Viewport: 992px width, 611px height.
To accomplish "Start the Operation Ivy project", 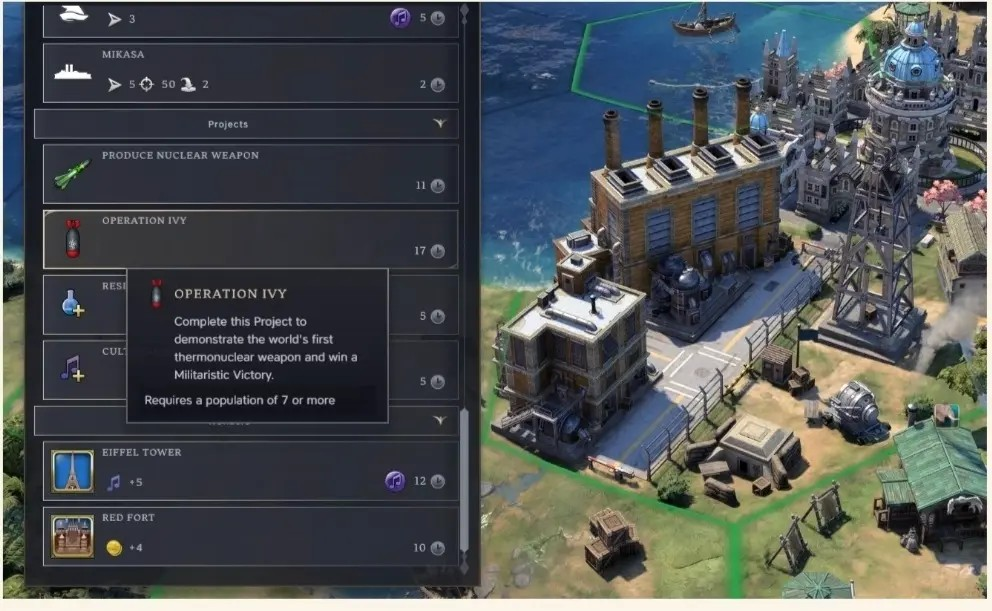I will click(x=250, y=239).
